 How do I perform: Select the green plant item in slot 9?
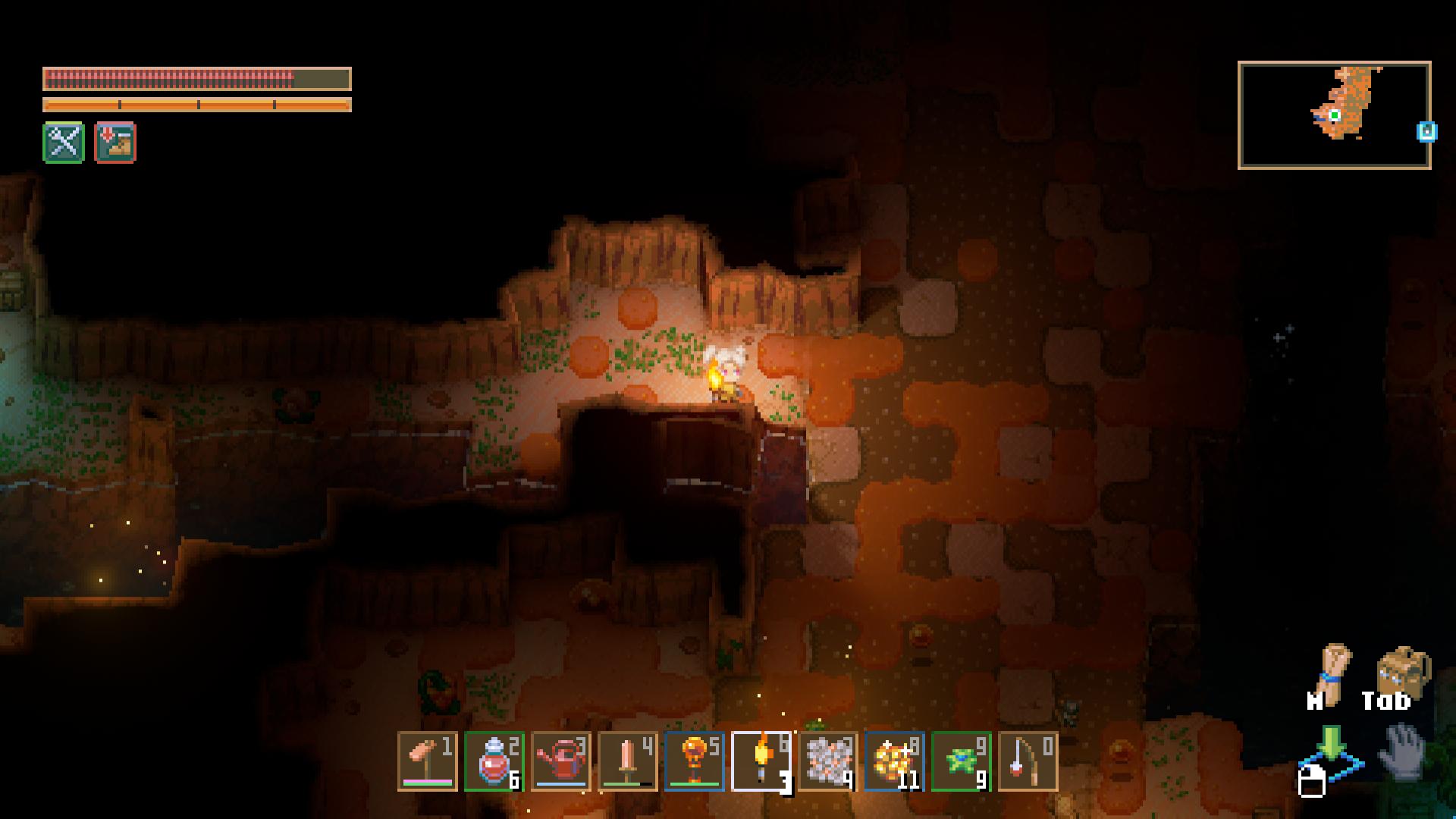[x=962, y=761]
